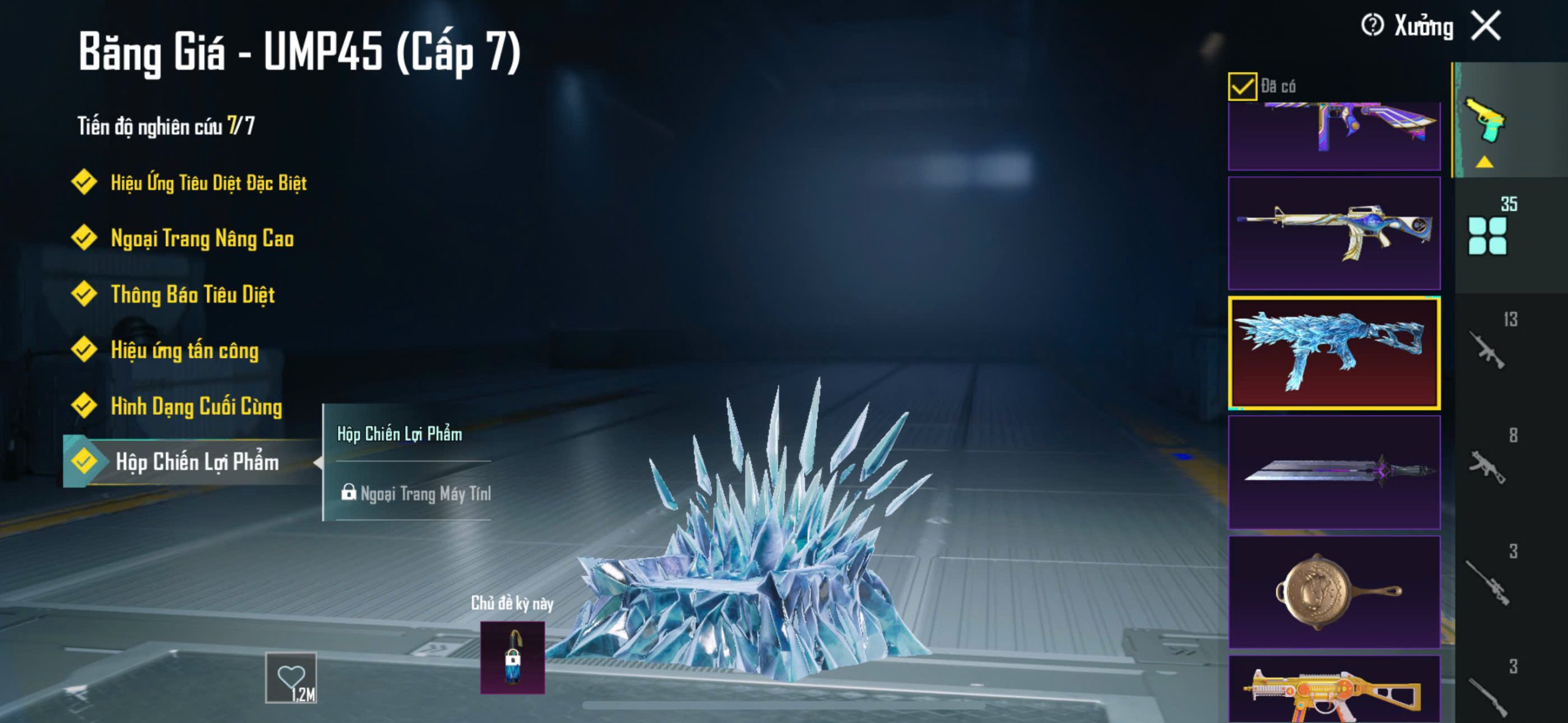The image size is (1568, 723).
Task: Choose the orange-gold UMP skin thumbnail
Action: point(1334,691)
